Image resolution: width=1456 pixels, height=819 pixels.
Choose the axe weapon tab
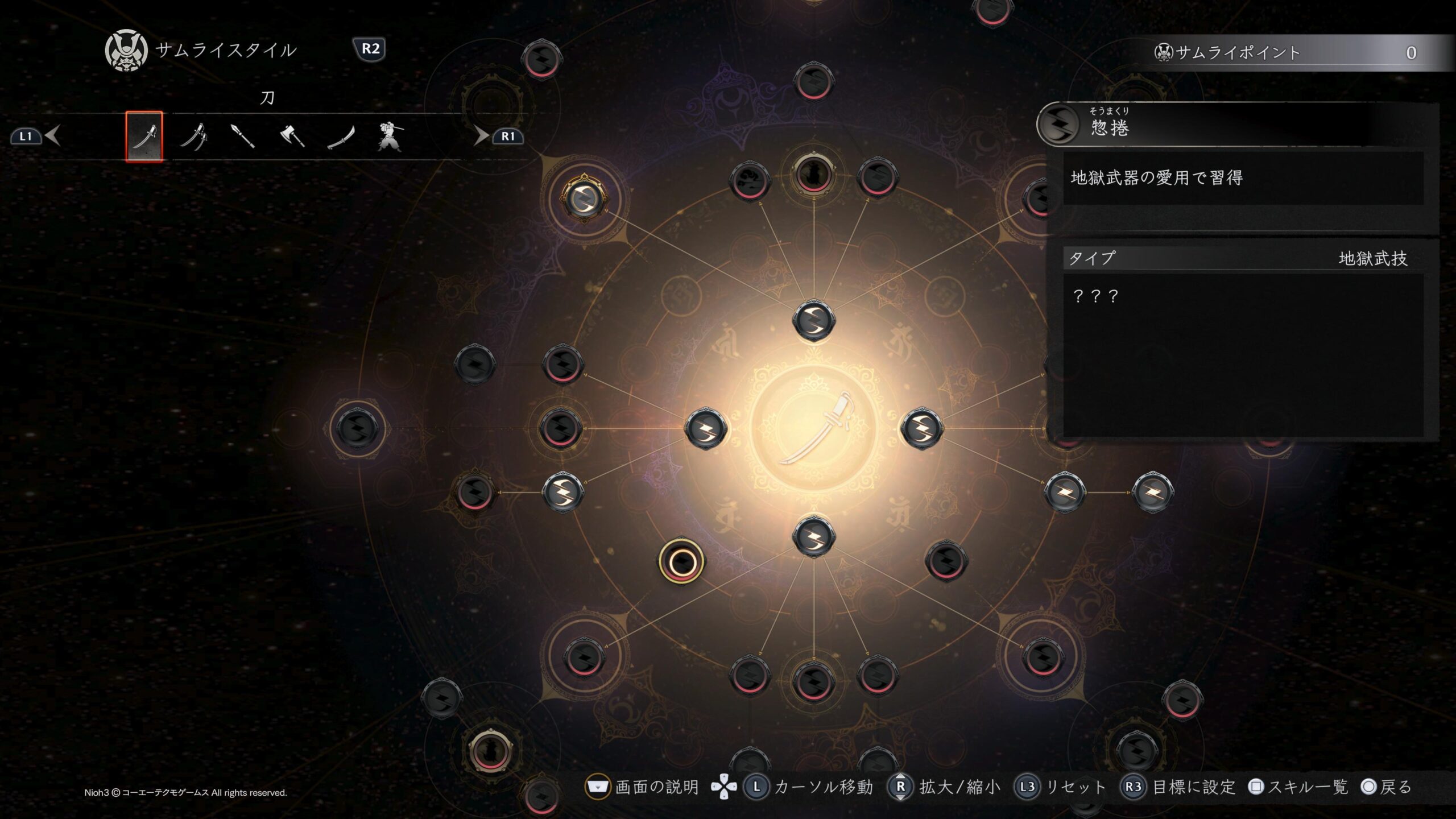pyautogui.click(x=292, y=136)
